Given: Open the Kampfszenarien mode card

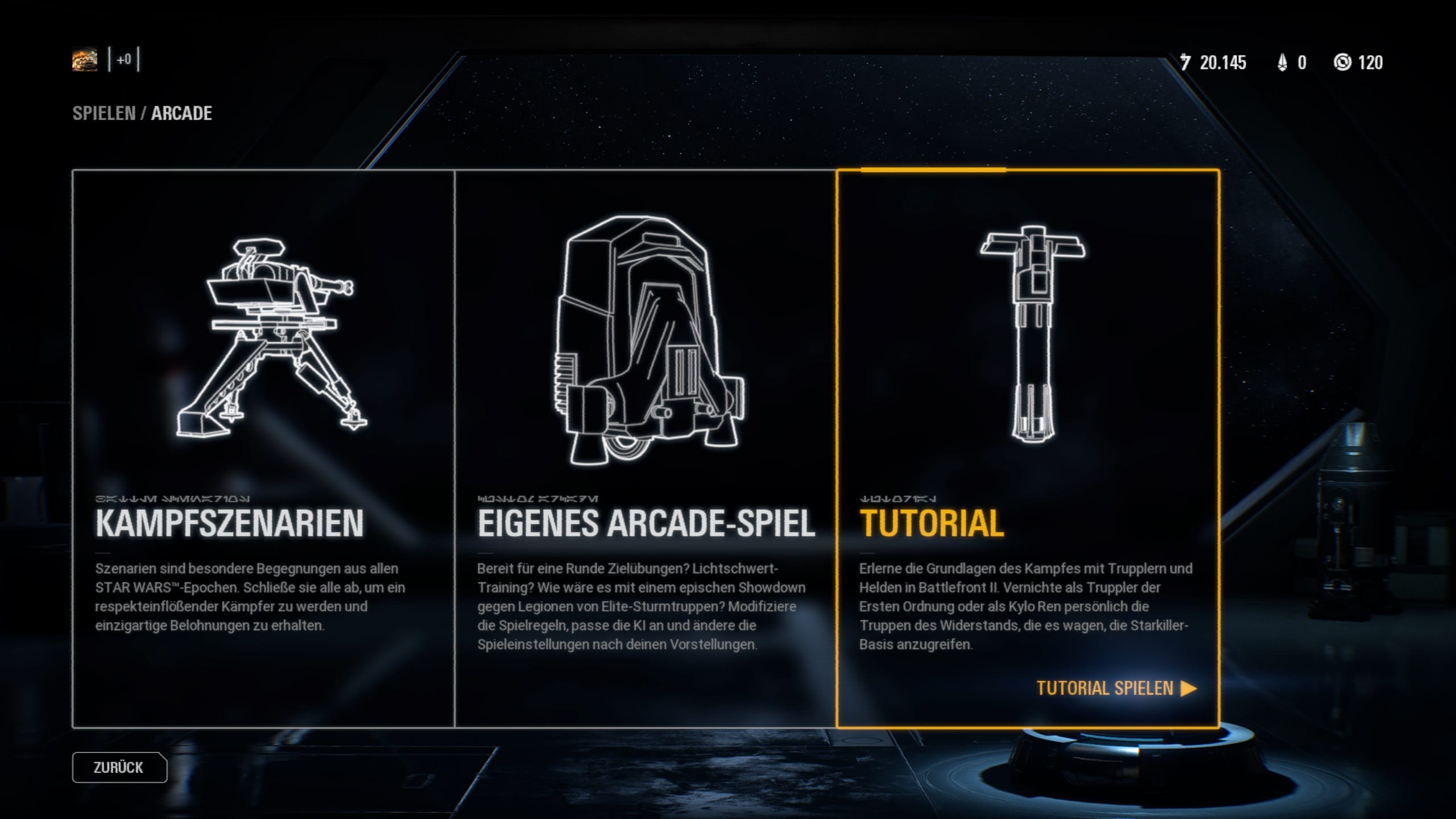Looking at the screenshot, I should coord(263,448).
